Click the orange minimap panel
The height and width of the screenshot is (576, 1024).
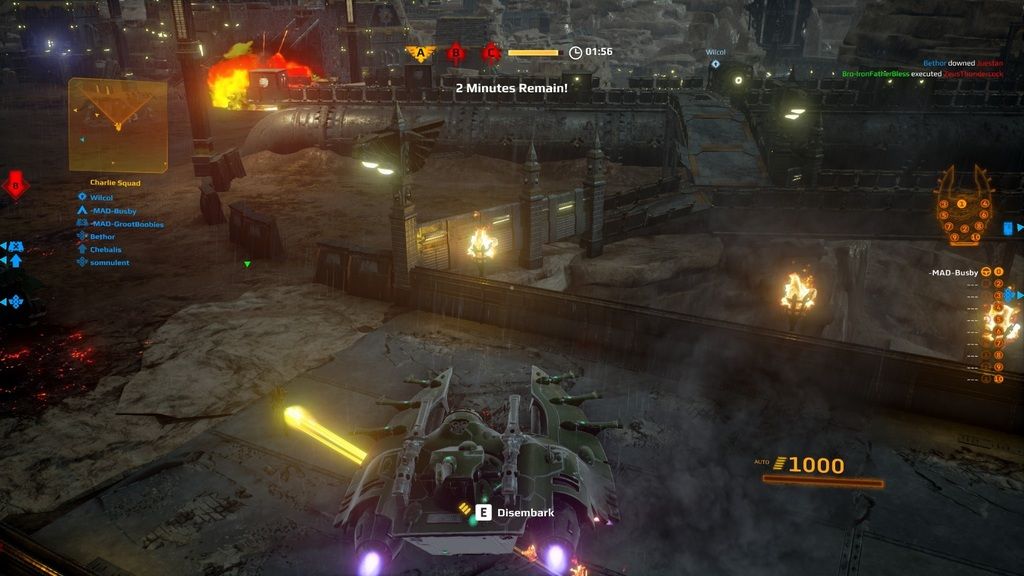(117, 125)
